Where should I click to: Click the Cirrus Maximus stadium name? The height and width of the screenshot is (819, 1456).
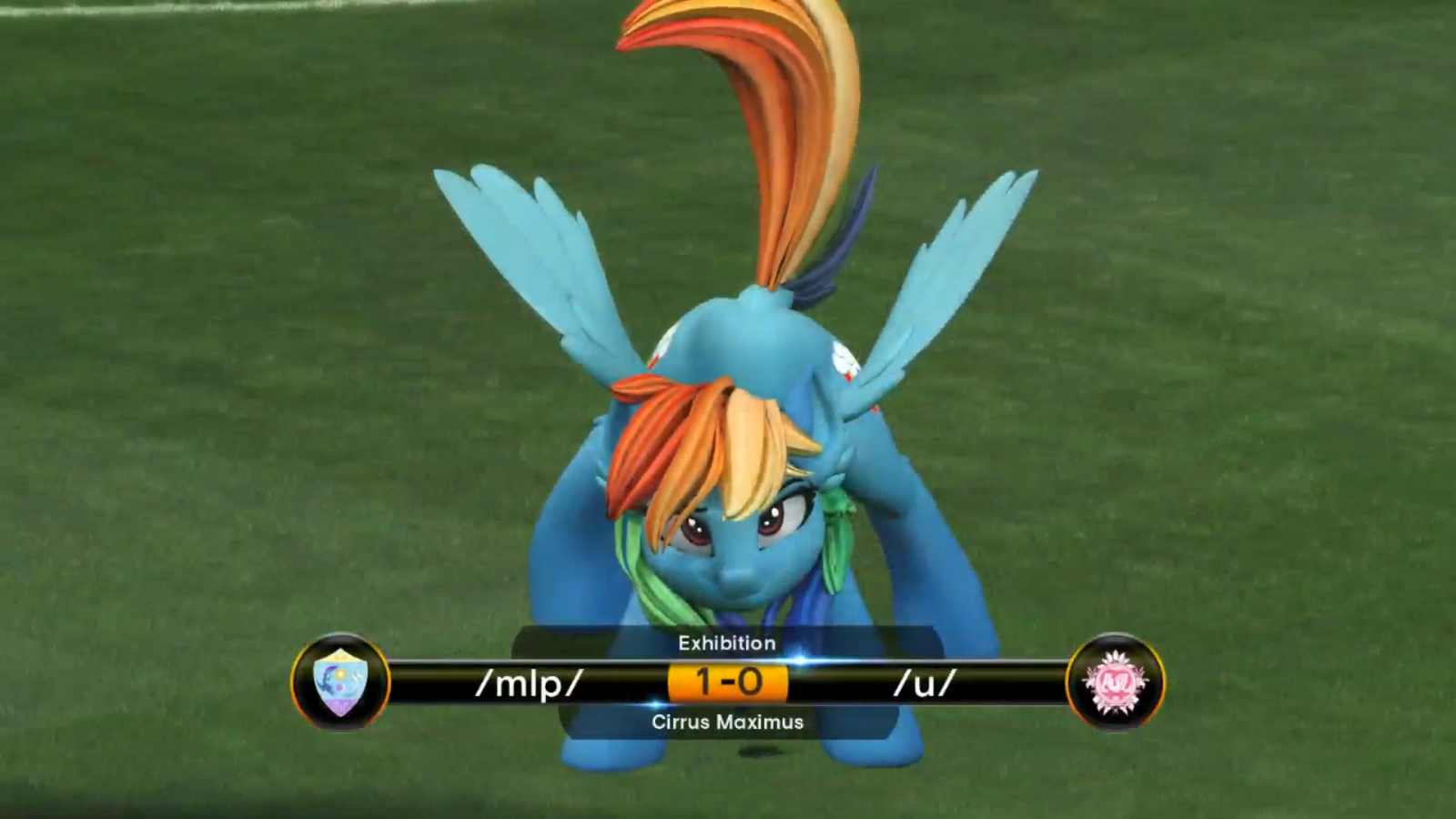pos(726,723)
